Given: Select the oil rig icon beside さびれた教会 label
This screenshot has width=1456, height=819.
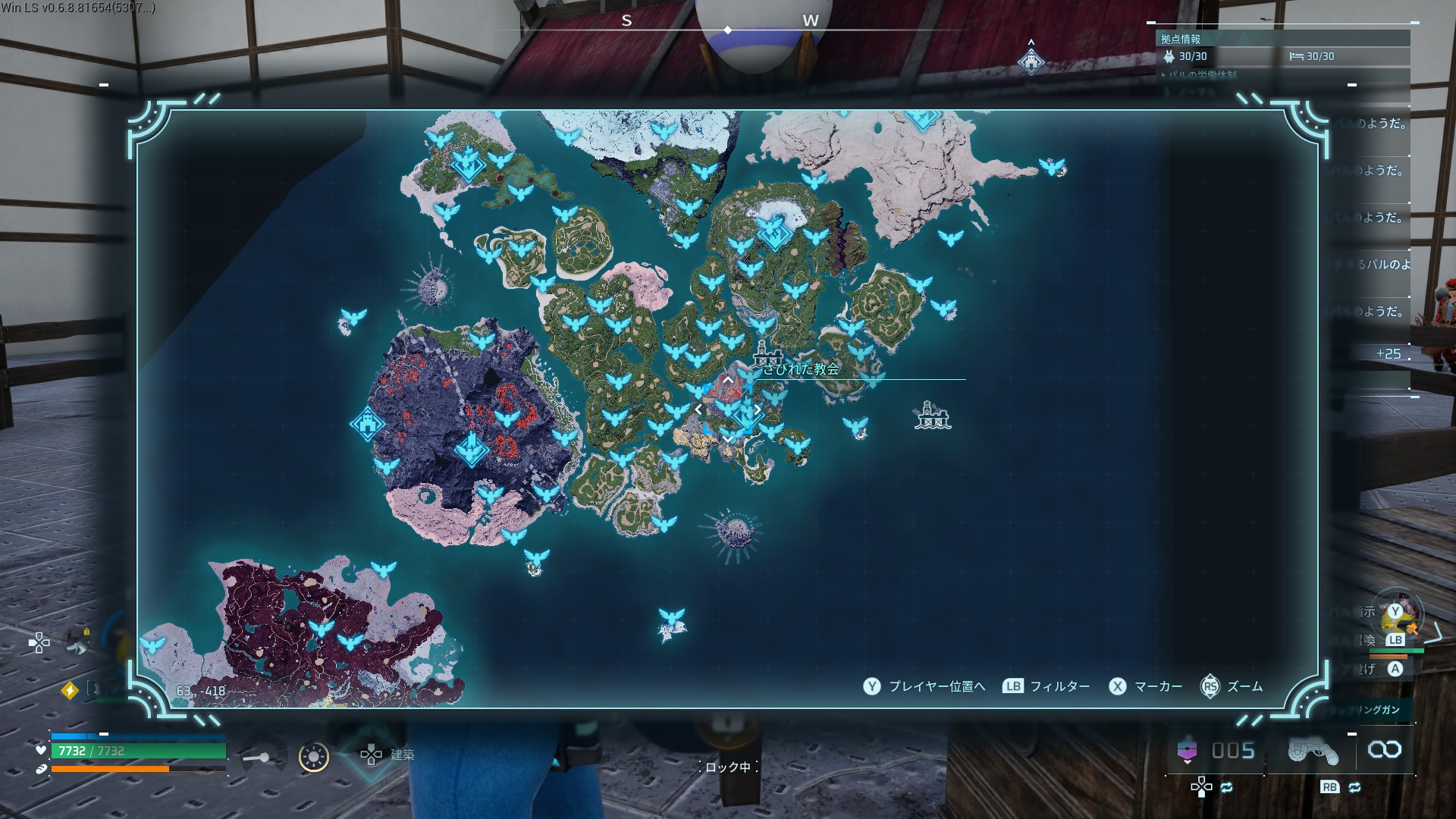Looking at the screenshot, I should [x=767, y=353].
